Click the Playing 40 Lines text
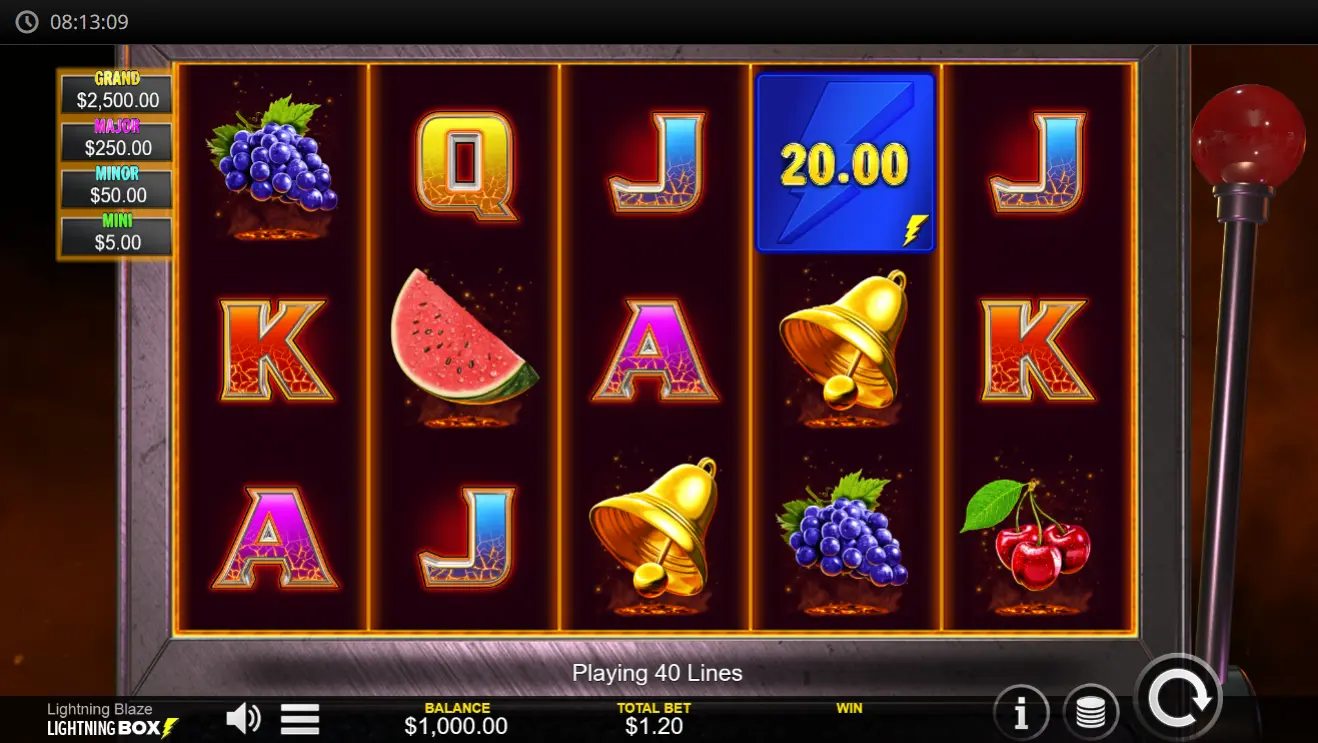This screenshot has height=743, width=1318. [658, 673]
